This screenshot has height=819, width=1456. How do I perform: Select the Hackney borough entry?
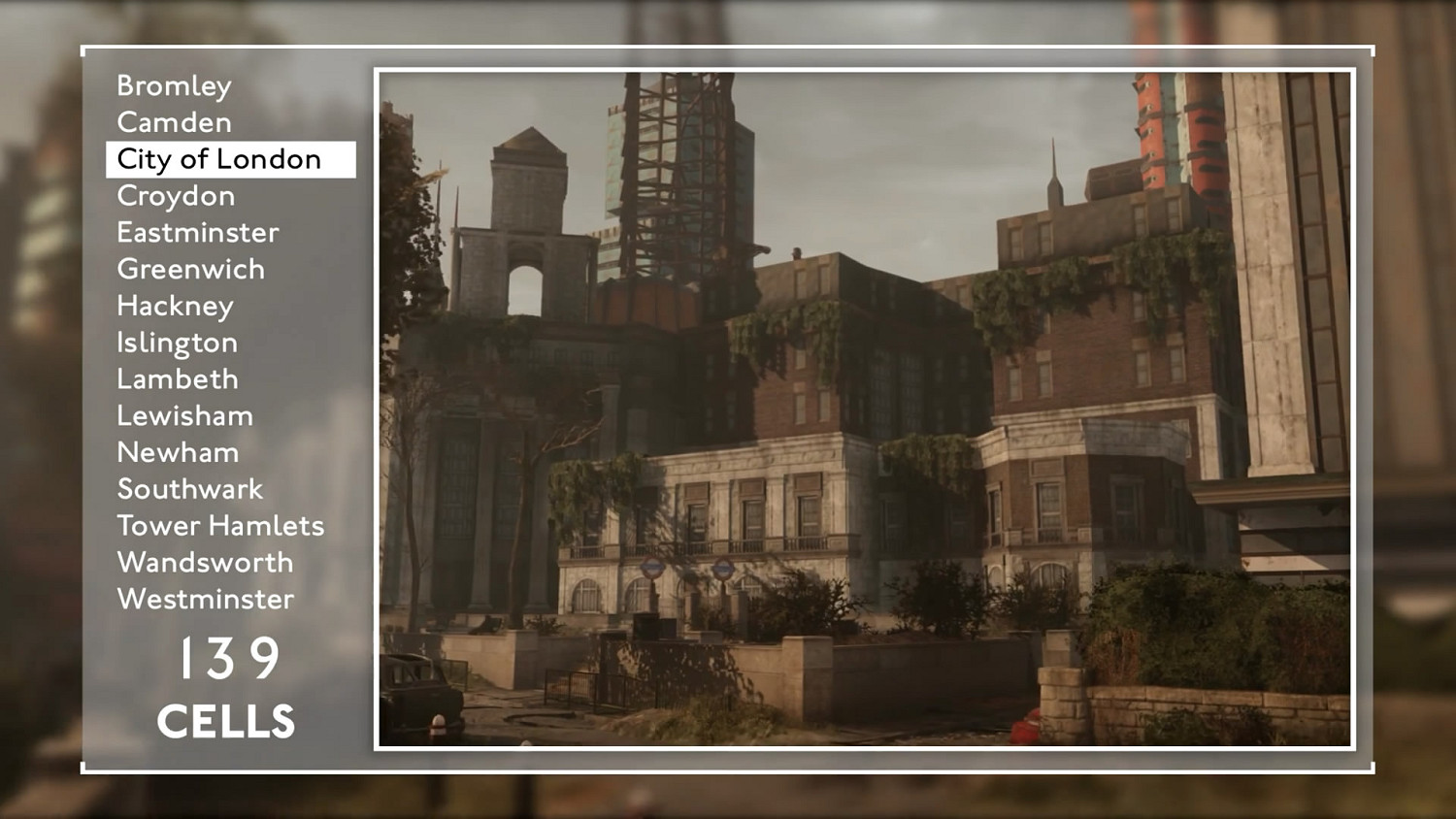[x=176, y=307]
